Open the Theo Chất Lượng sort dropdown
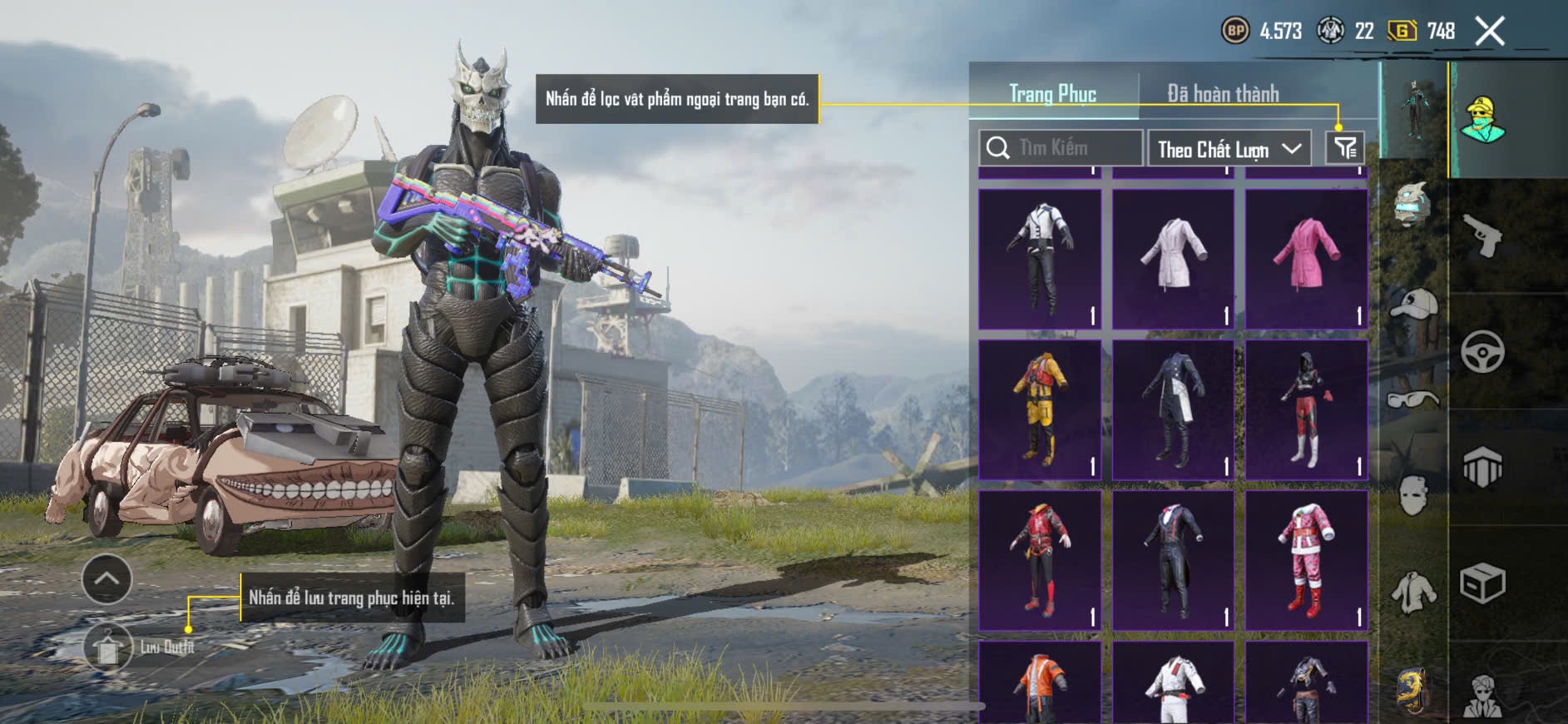 (1229, 150)
